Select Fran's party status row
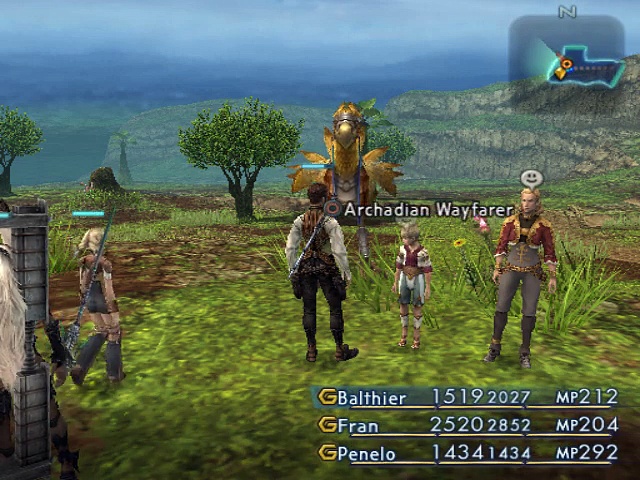The image size is (640, 480). 468,425
